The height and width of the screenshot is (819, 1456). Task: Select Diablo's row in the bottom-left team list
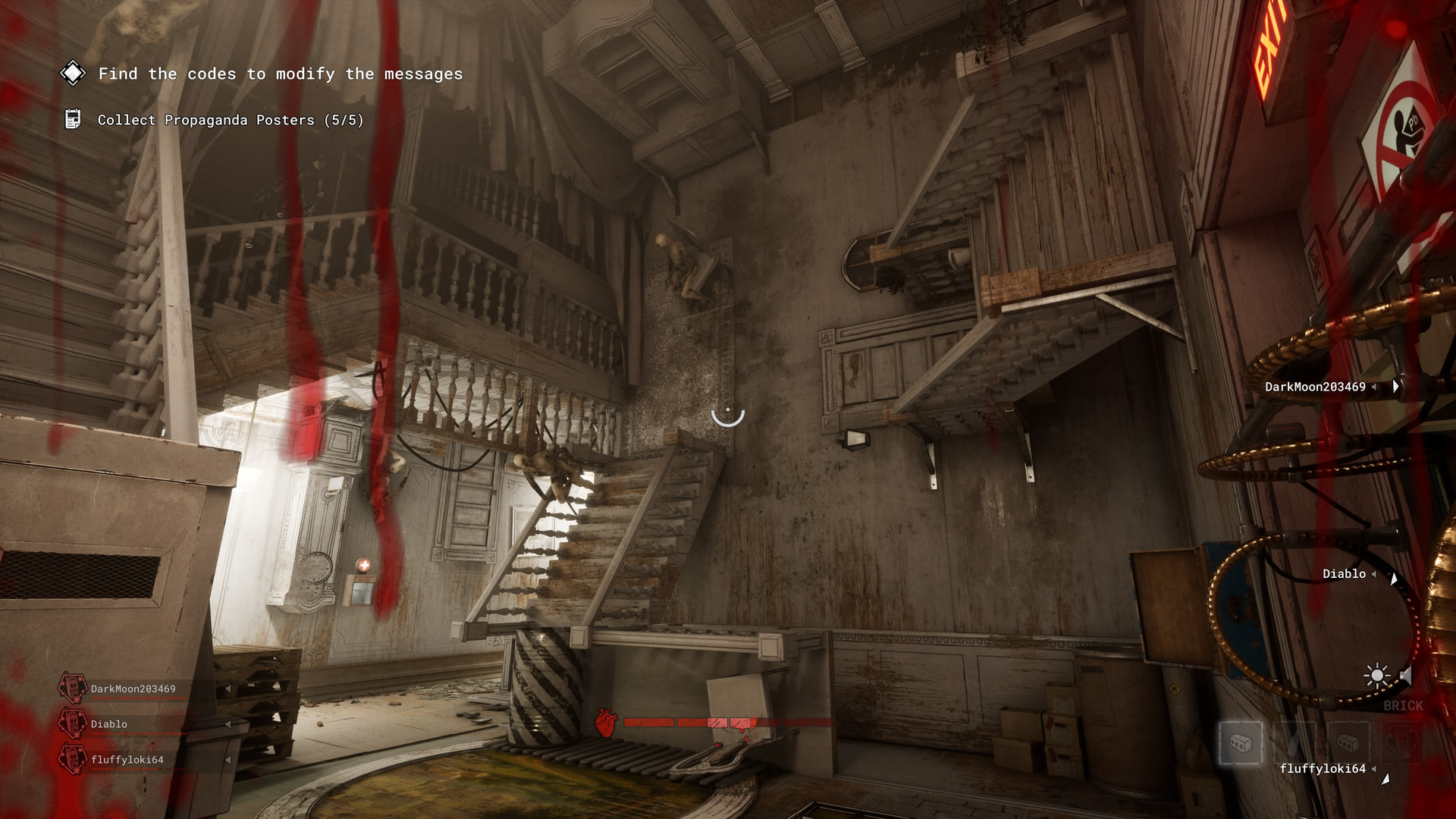(x=109, y=724)
